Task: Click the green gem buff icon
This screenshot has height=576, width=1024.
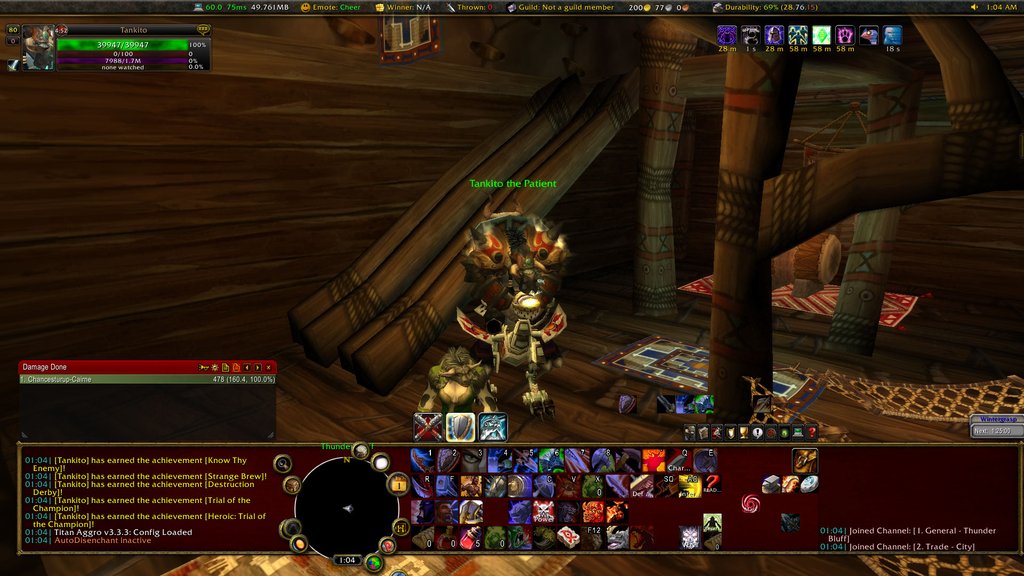Action: 821,36
